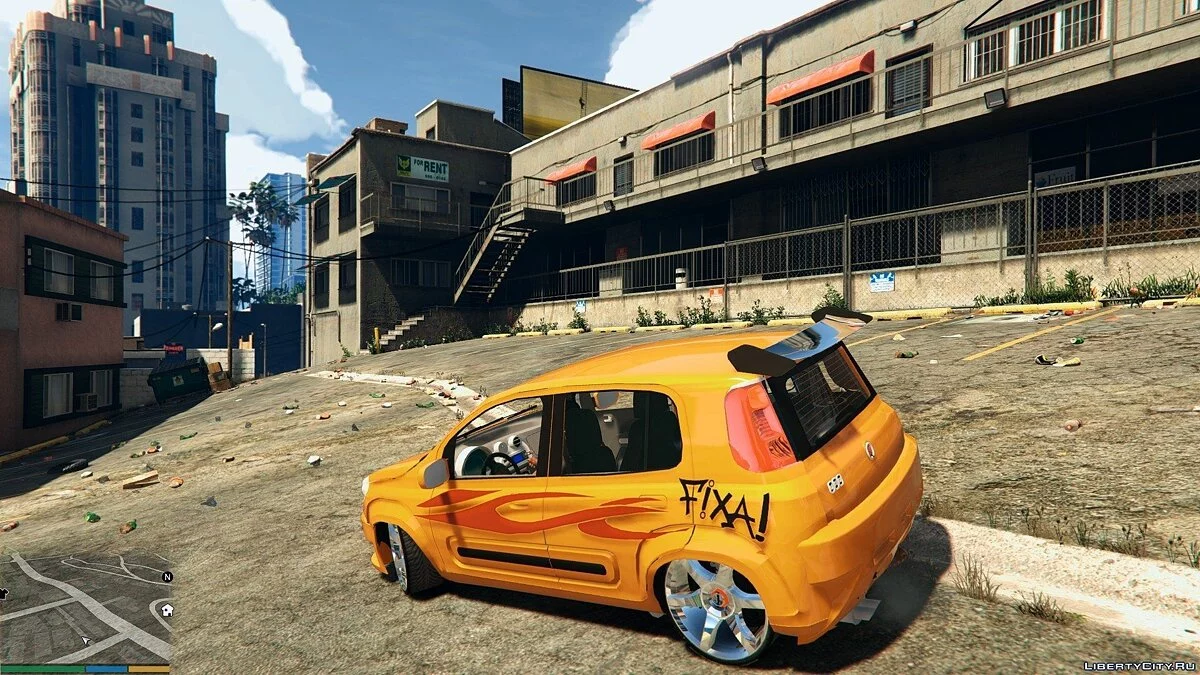The image size is (1200, 675).
Task: Select the safehouse marker on the minimap
Action: click(166, 609)
